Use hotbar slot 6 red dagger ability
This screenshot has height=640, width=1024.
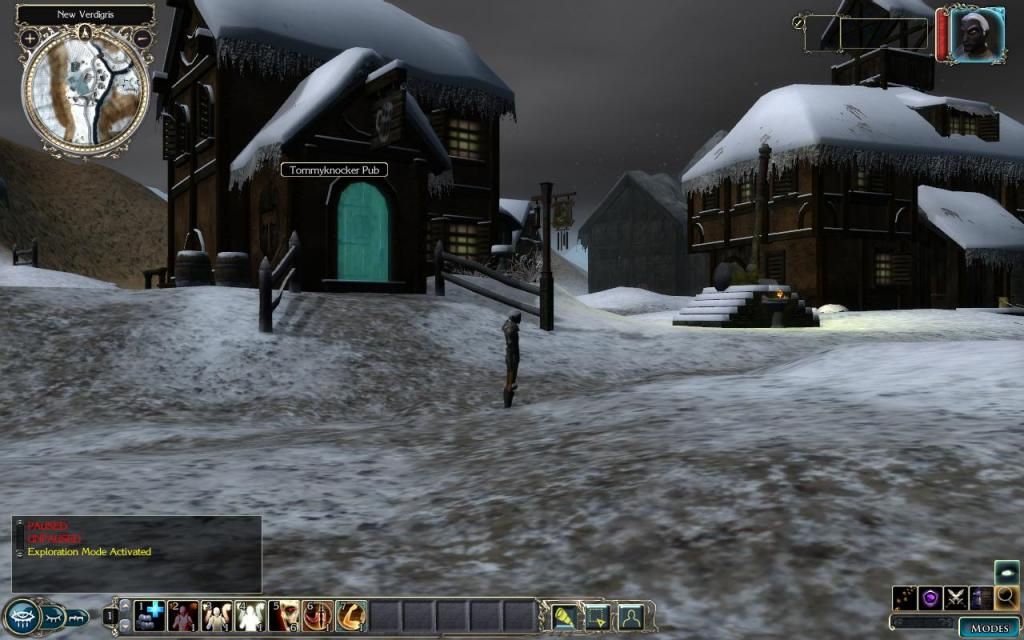pos(318,615)
